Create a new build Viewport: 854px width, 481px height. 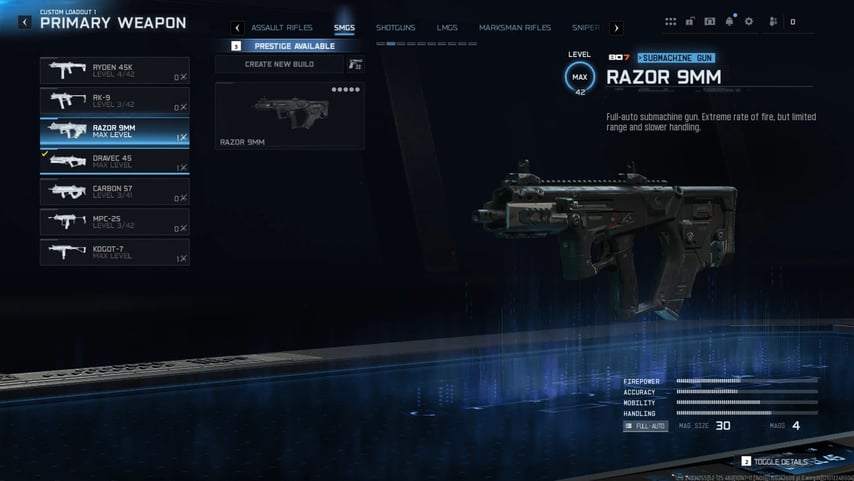280,64
